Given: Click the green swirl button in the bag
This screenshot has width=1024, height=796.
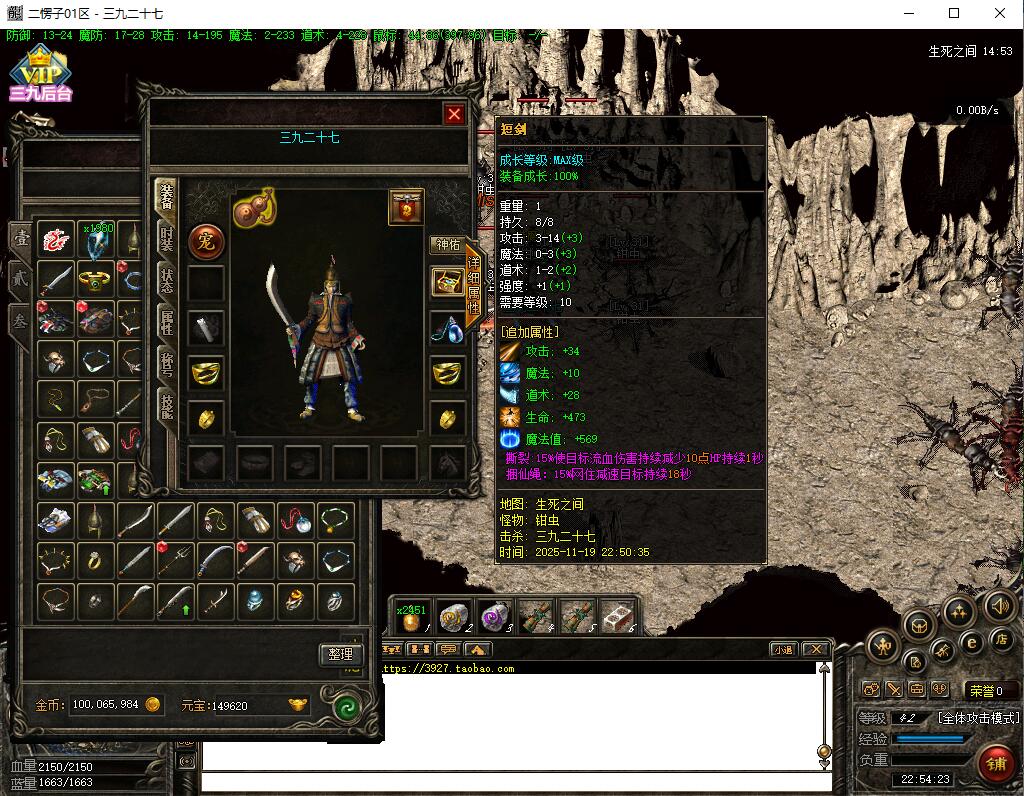Looking at the screenshot, I should click(346, 707).
